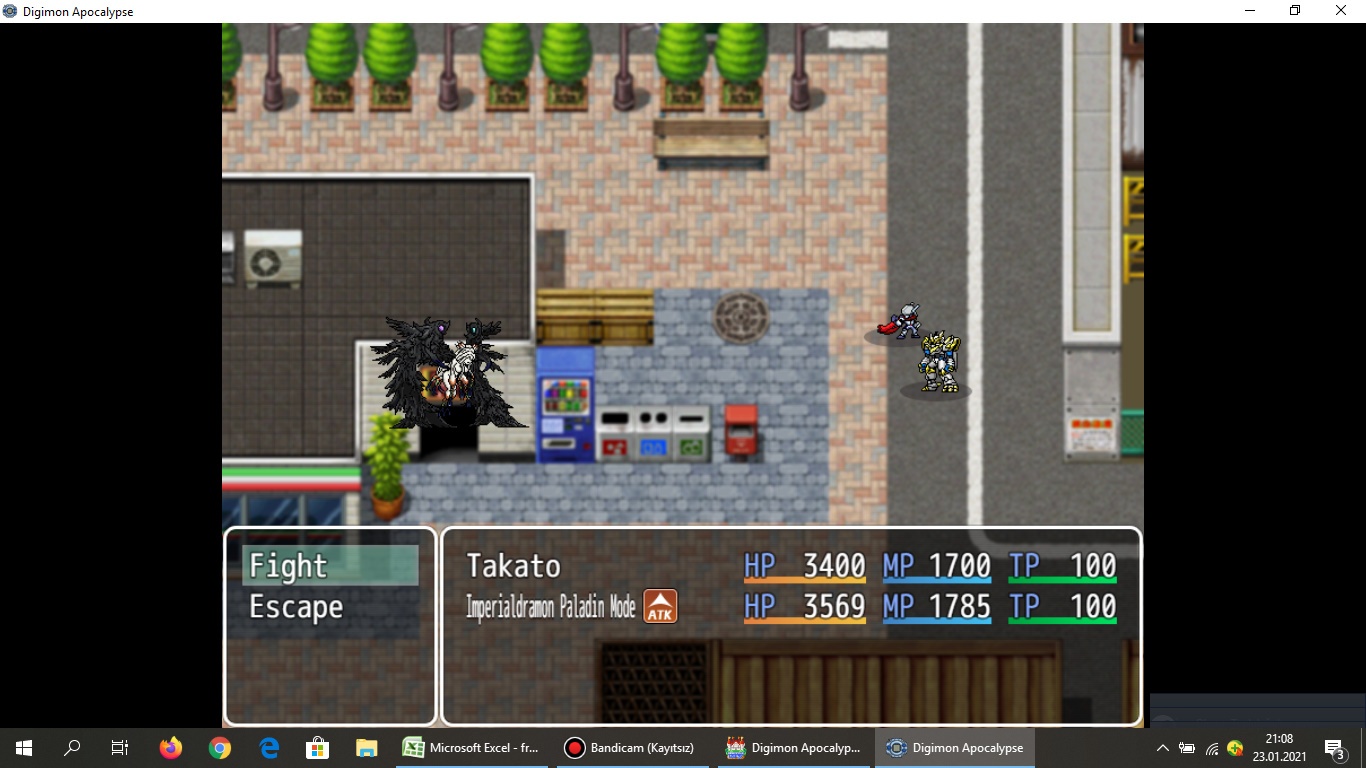Click the Wi-Fi icon in the system tray

(x=1211, y=750)
